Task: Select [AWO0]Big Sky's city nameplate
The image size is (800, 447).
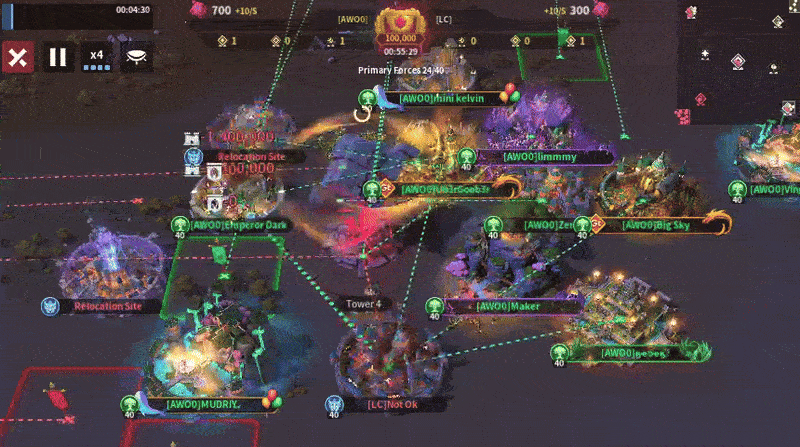Action: [655, 225]
